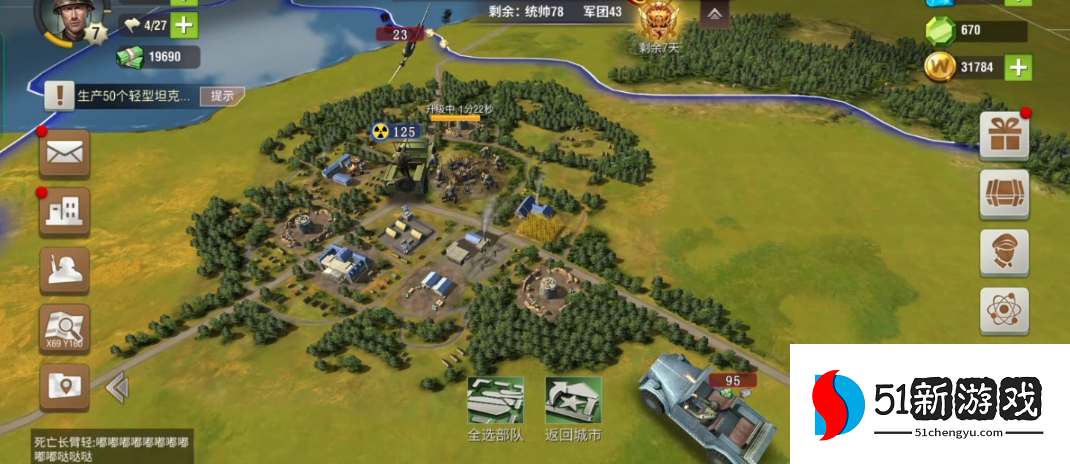
Task: Open the officer generals icon
Action: tap(1004, 252)
